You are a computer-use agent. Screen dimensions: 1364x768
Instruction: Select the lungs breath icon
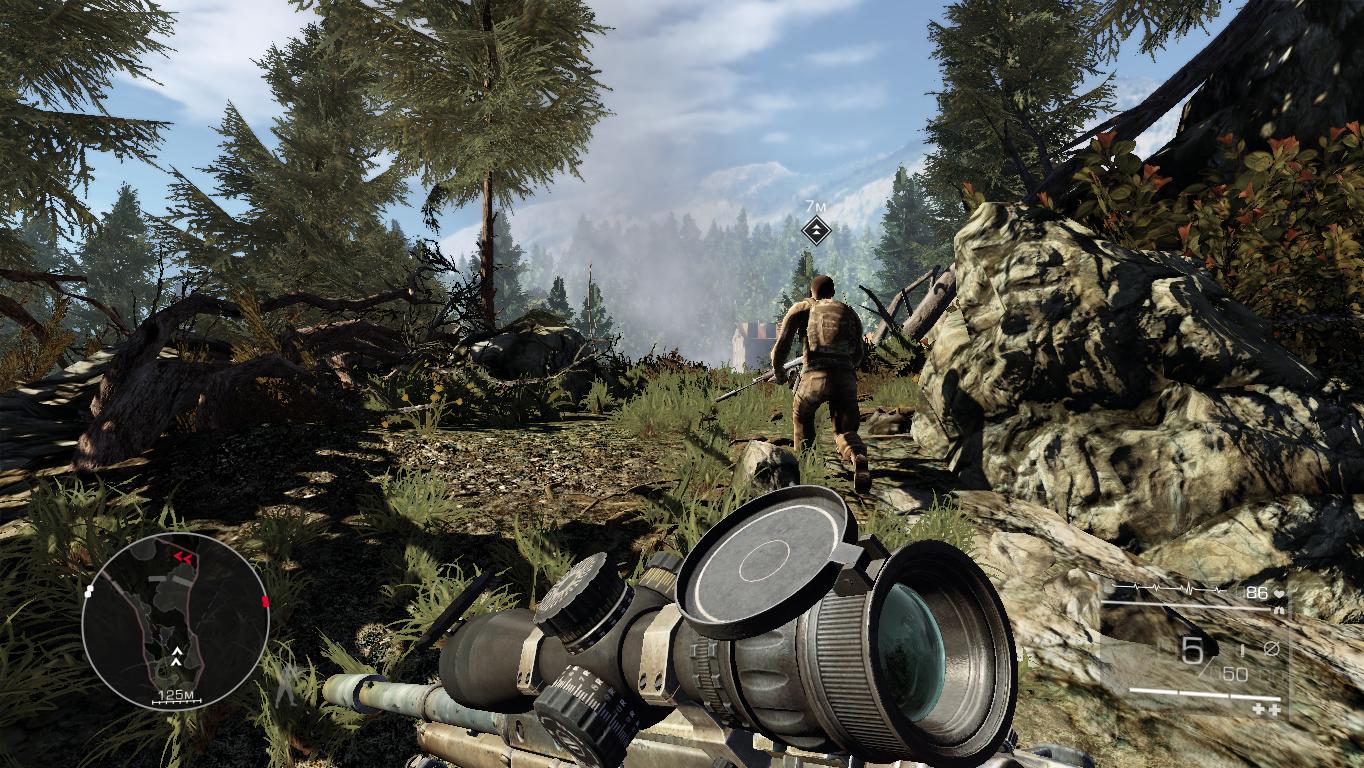tap(1279, 611)
